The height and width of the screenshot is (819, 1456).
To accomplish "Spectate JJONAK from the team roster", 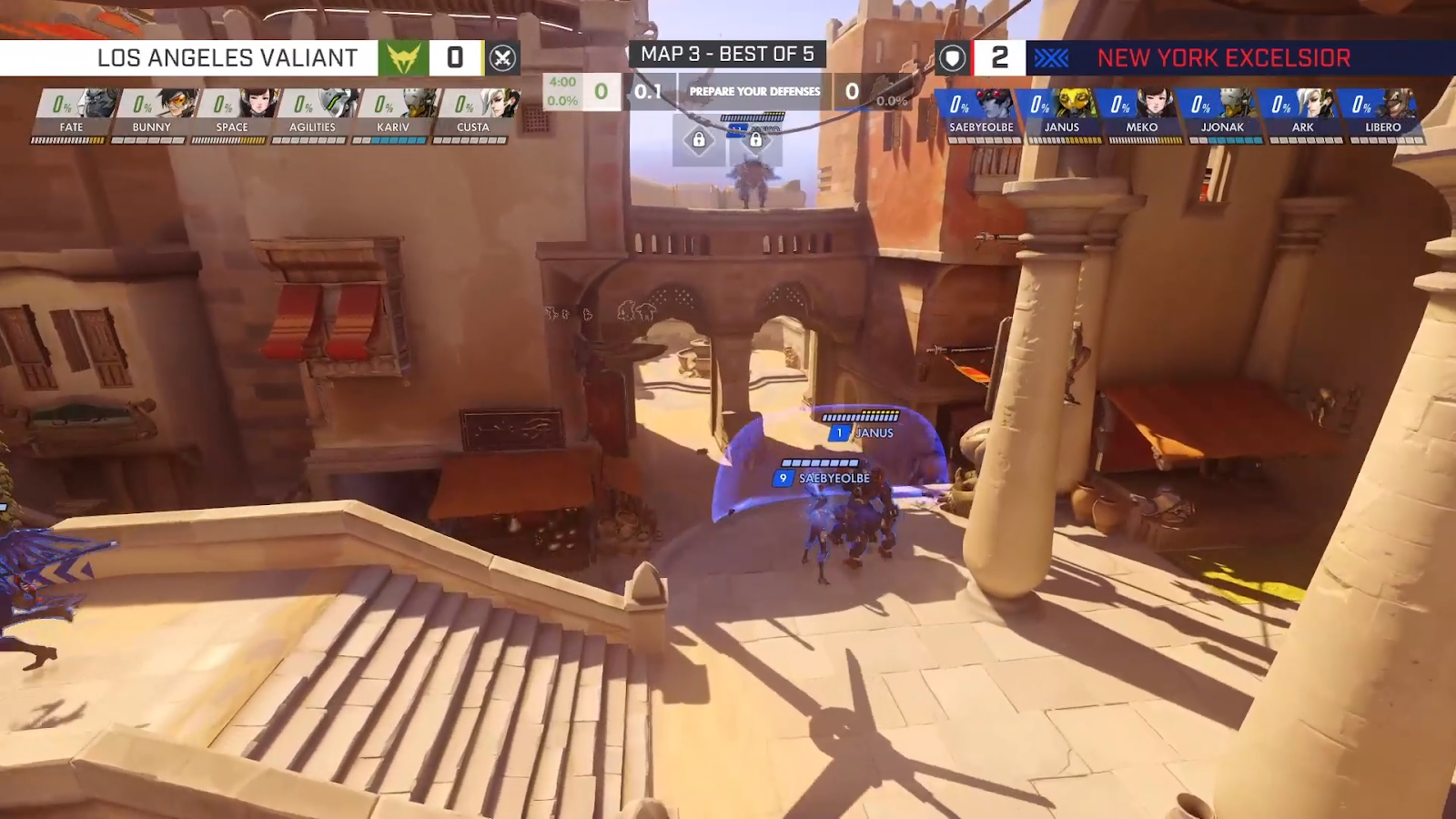I will pos(1222,113).
